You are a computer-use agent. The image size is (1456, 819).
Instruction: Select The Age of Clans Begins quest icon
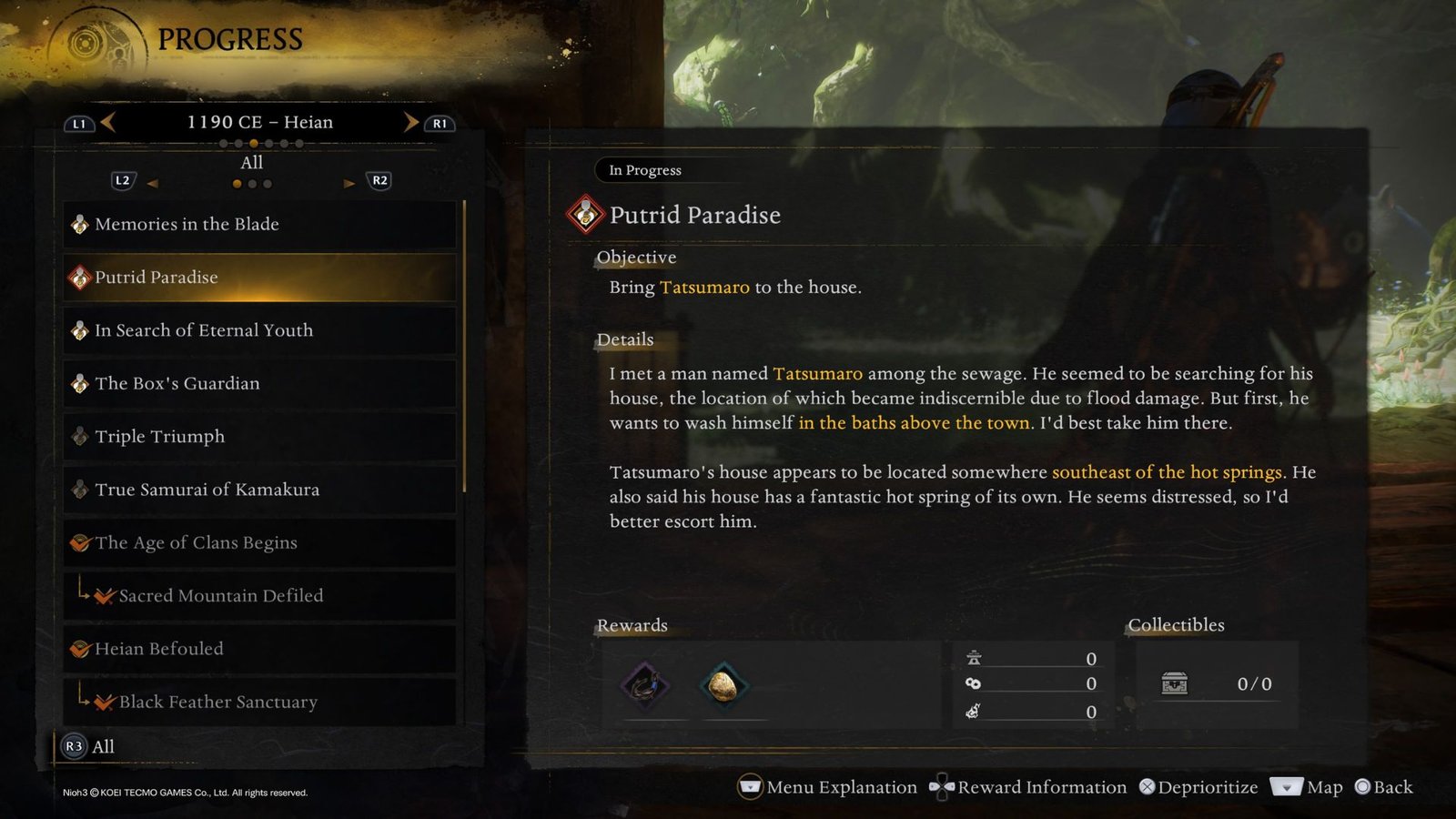tap(79, 542)
